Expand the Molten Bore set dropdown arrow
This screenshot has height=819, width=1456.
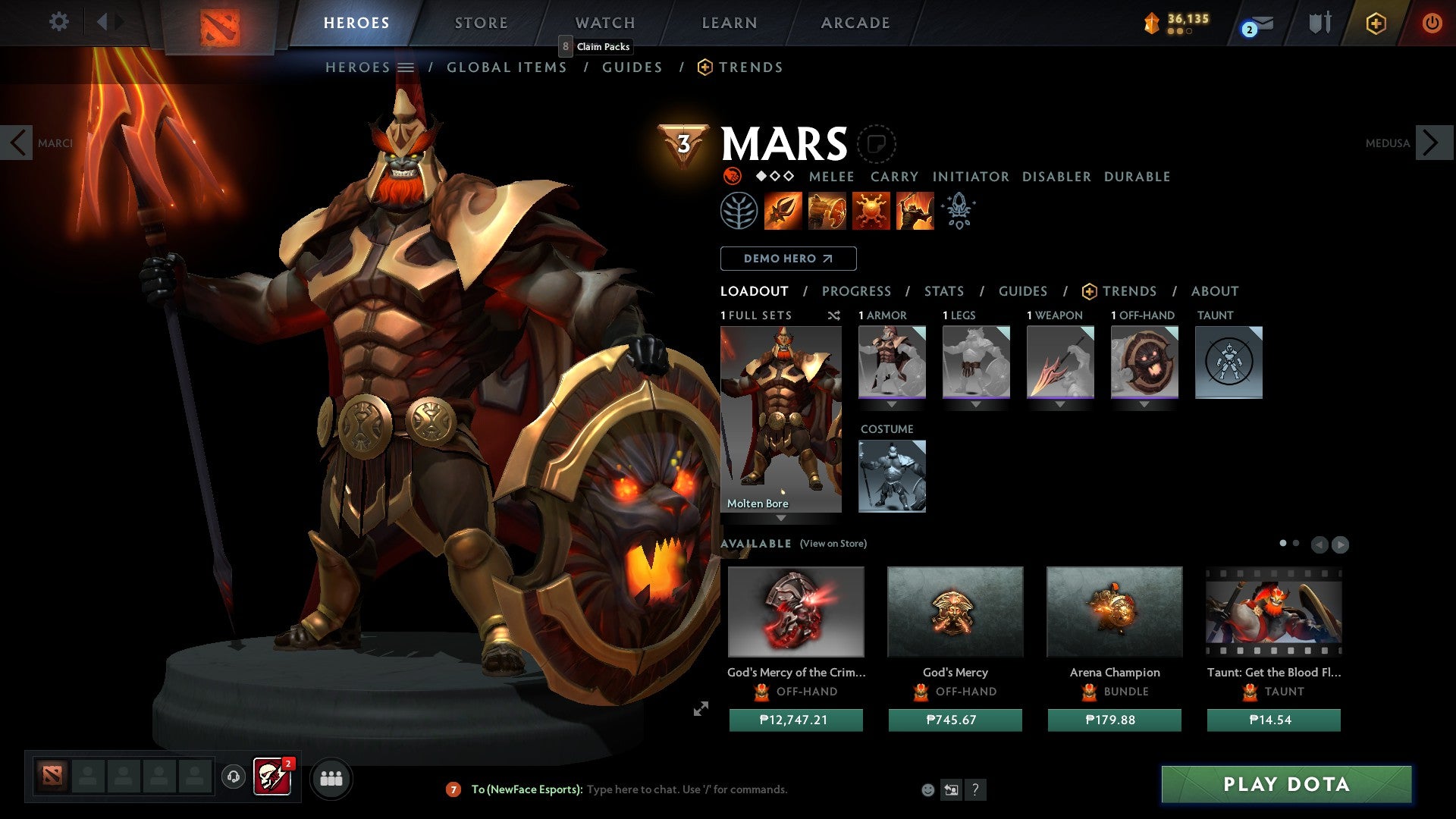[782, 519]
